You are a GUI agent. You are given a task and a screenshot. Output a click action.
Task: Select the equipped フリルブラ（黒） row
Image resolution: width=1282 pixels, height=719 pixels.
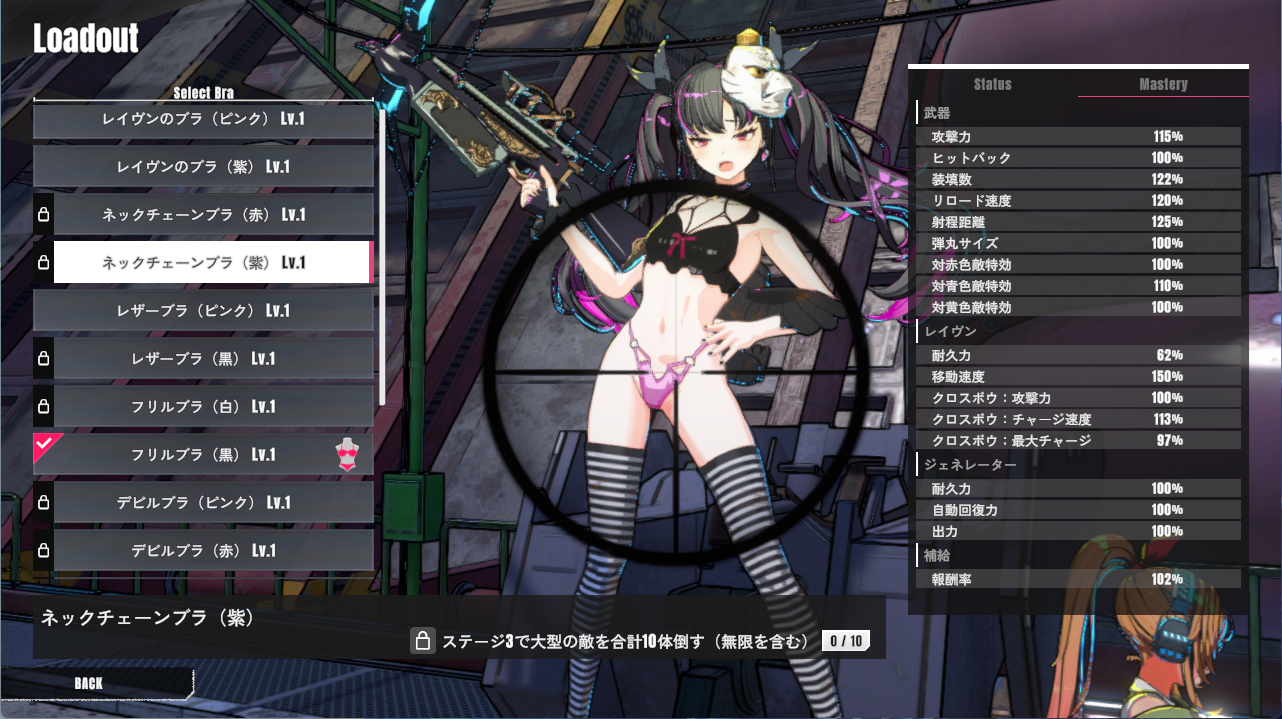click(213, 455)
